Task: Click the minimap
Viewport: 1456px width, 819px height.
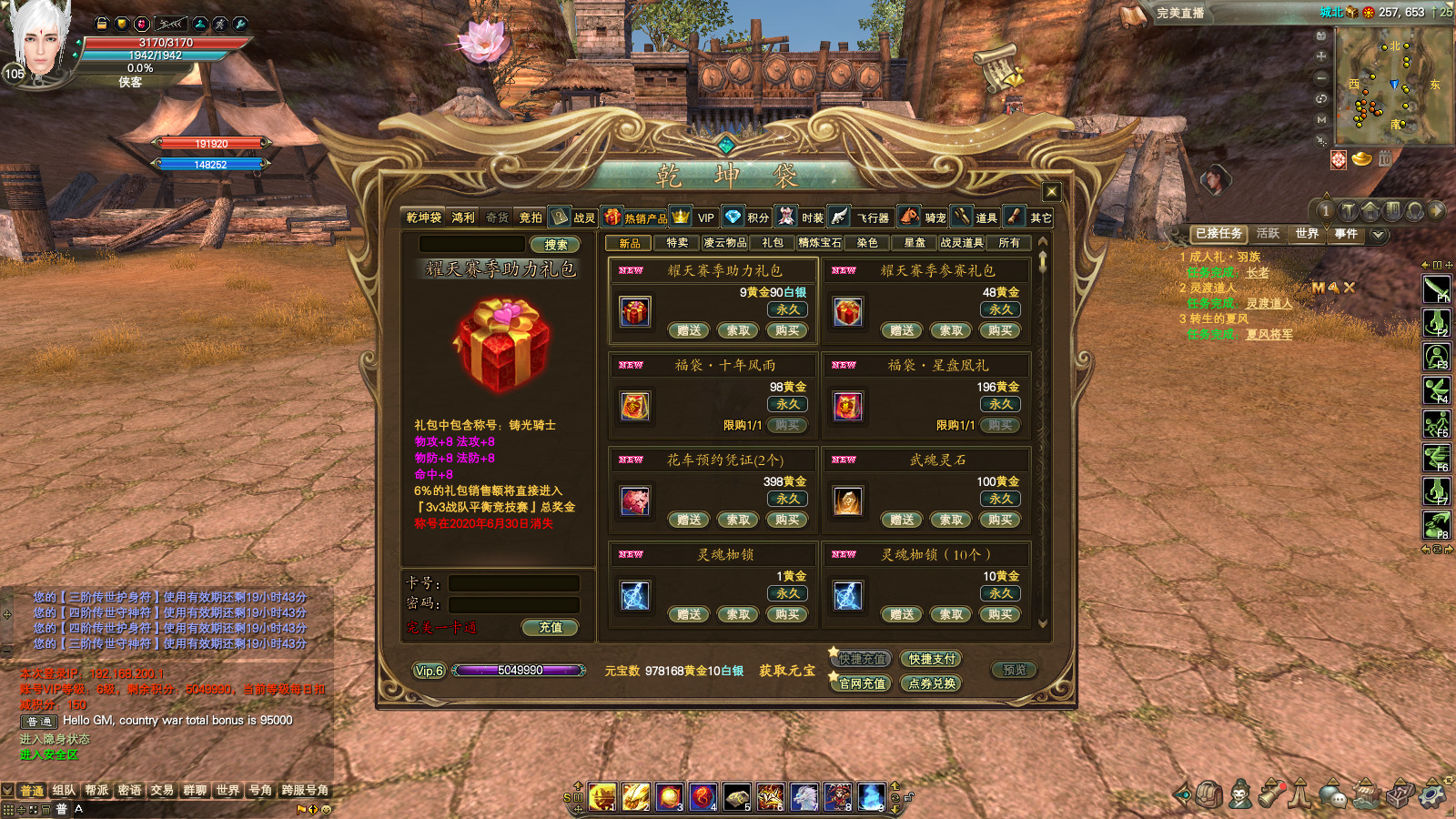Action: coord(1393,85)
